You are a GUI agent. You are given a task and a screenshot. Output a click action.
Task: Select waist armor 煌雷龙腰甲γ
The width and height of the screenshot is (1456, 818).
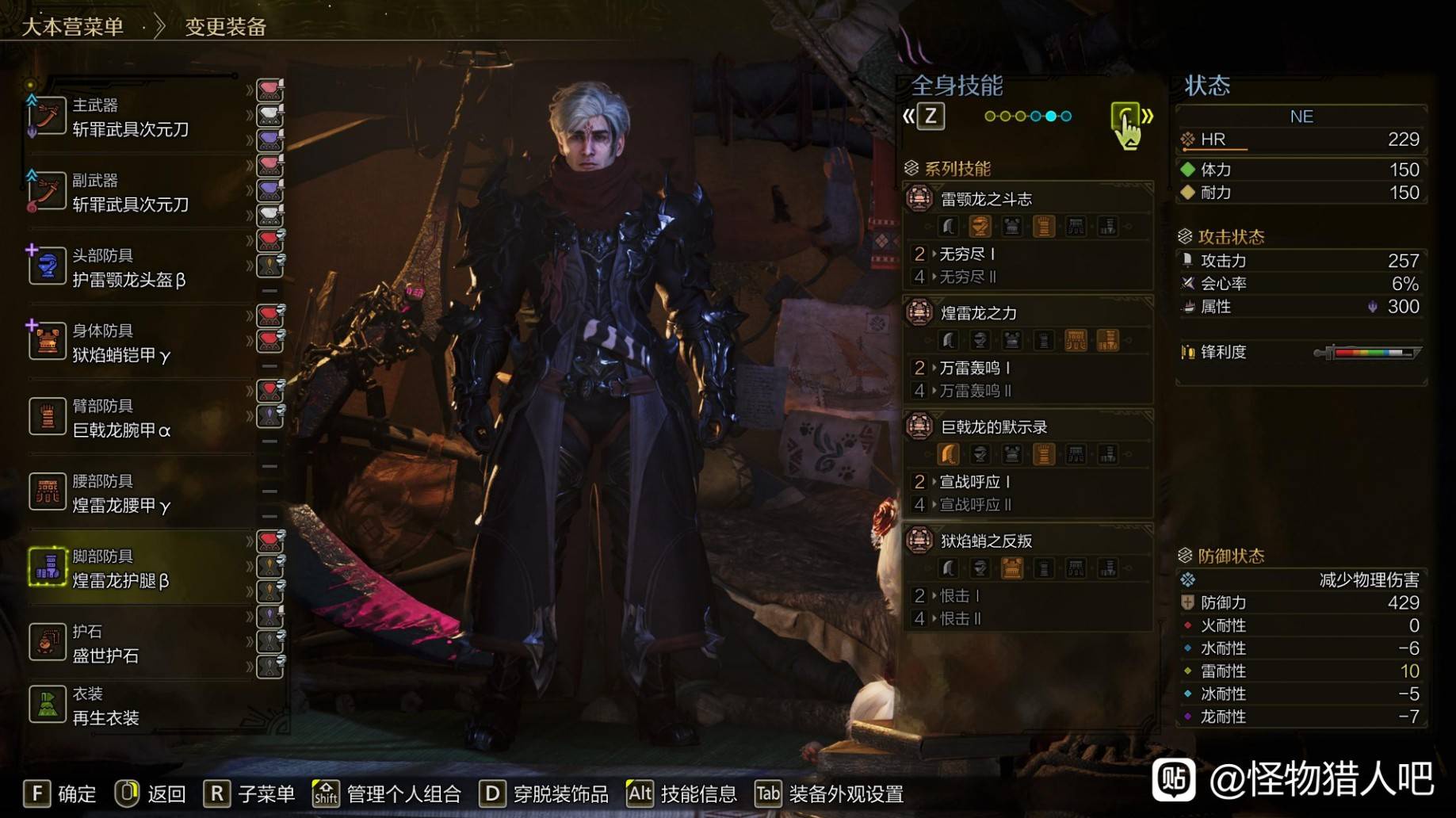coord(121,495)
